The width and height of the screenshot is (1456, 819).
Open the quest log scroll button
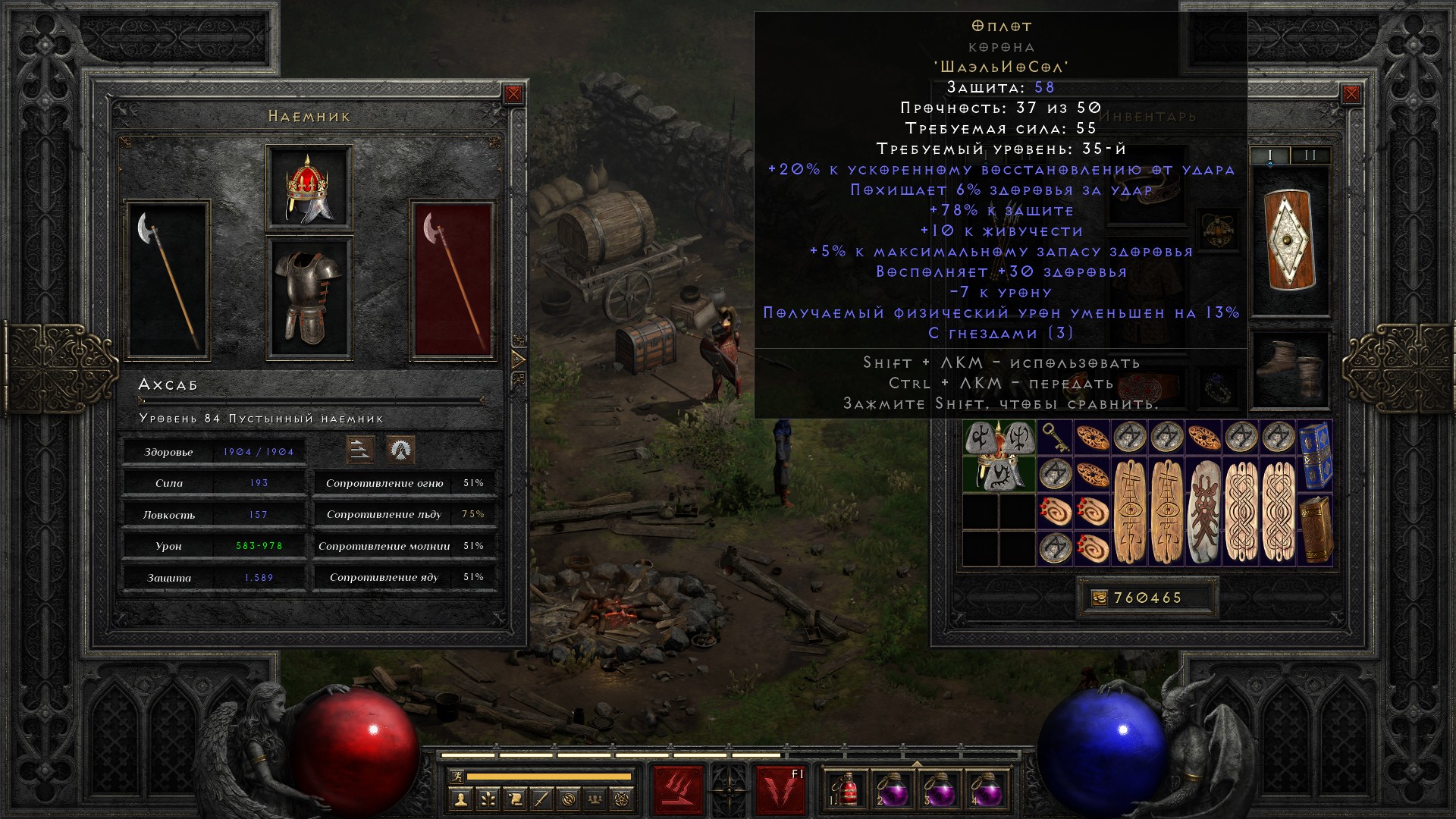pyautogui.click(x=515, y=799)
